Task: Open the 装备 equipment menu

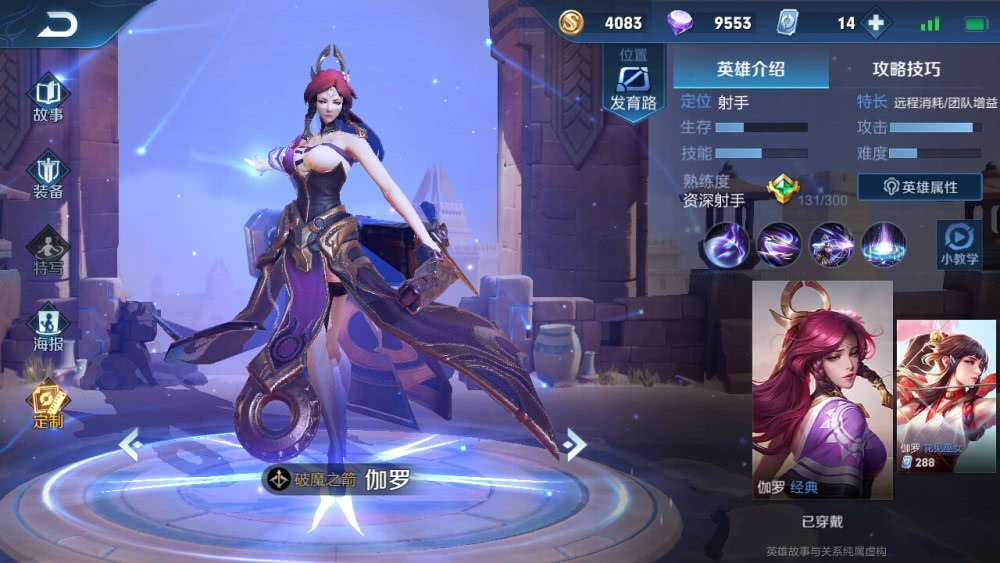Action: (48, 176)
